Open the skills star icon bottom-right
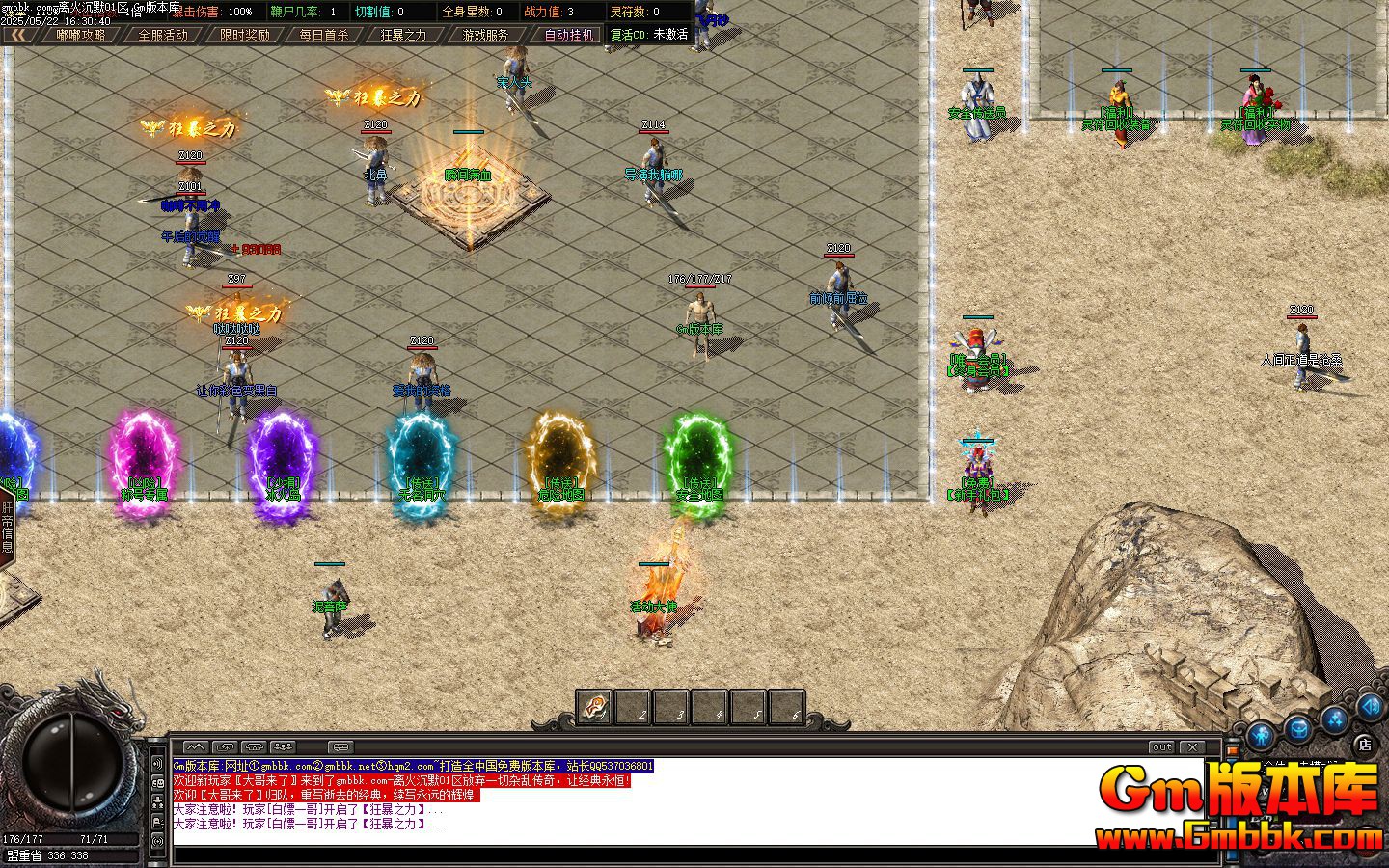1389x868 pixels. pyautogui.click(x=1334, y=721)
